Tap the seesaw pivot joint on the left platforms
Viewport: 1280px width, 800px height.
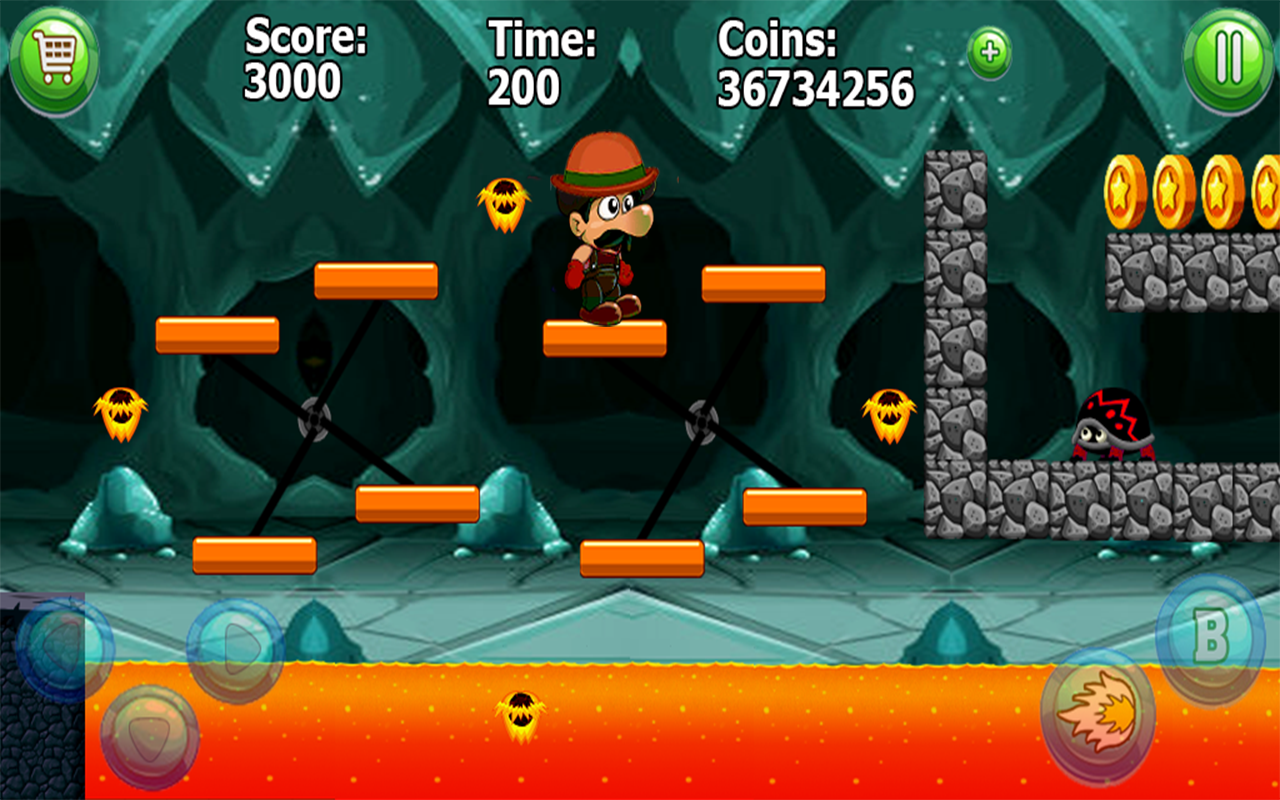(x=313, y=421)
